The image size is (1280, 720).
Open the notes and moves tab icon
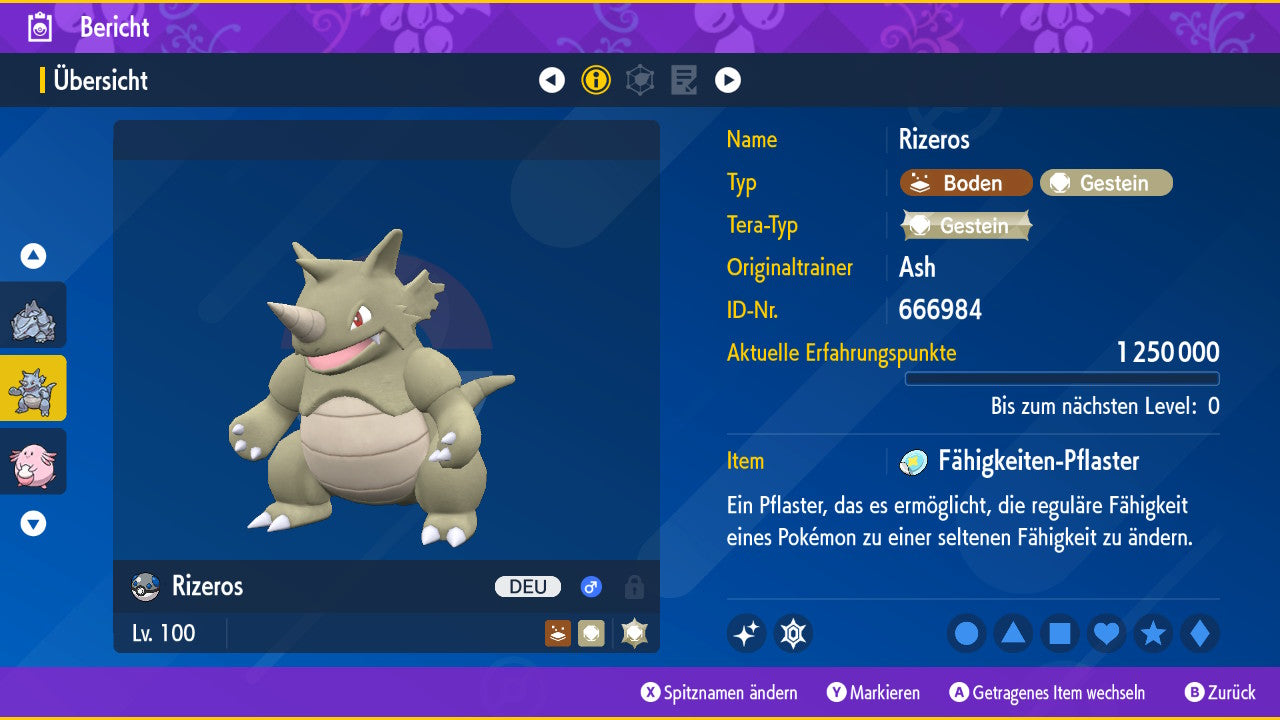coord(684,80)
